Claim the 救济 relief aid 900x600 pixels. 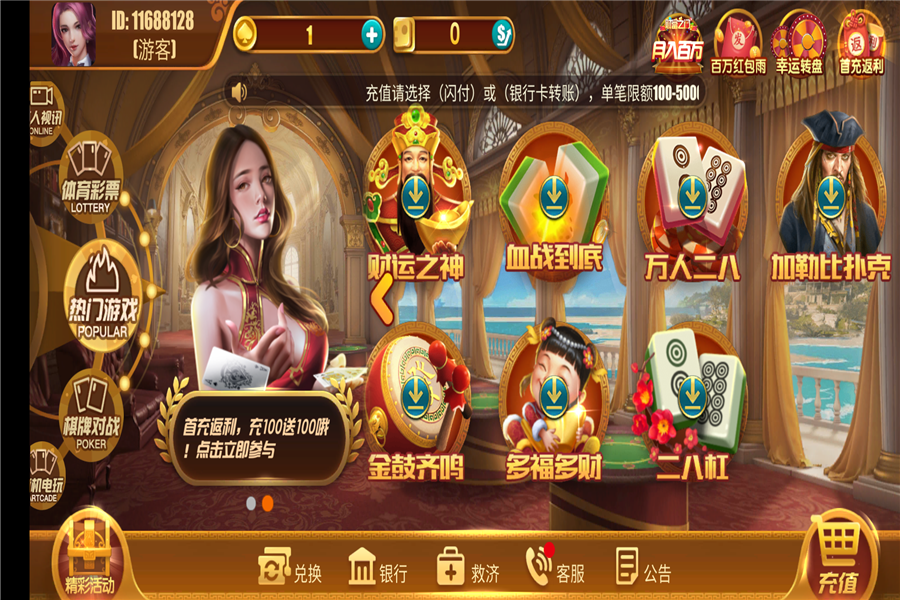pos(467,571)
